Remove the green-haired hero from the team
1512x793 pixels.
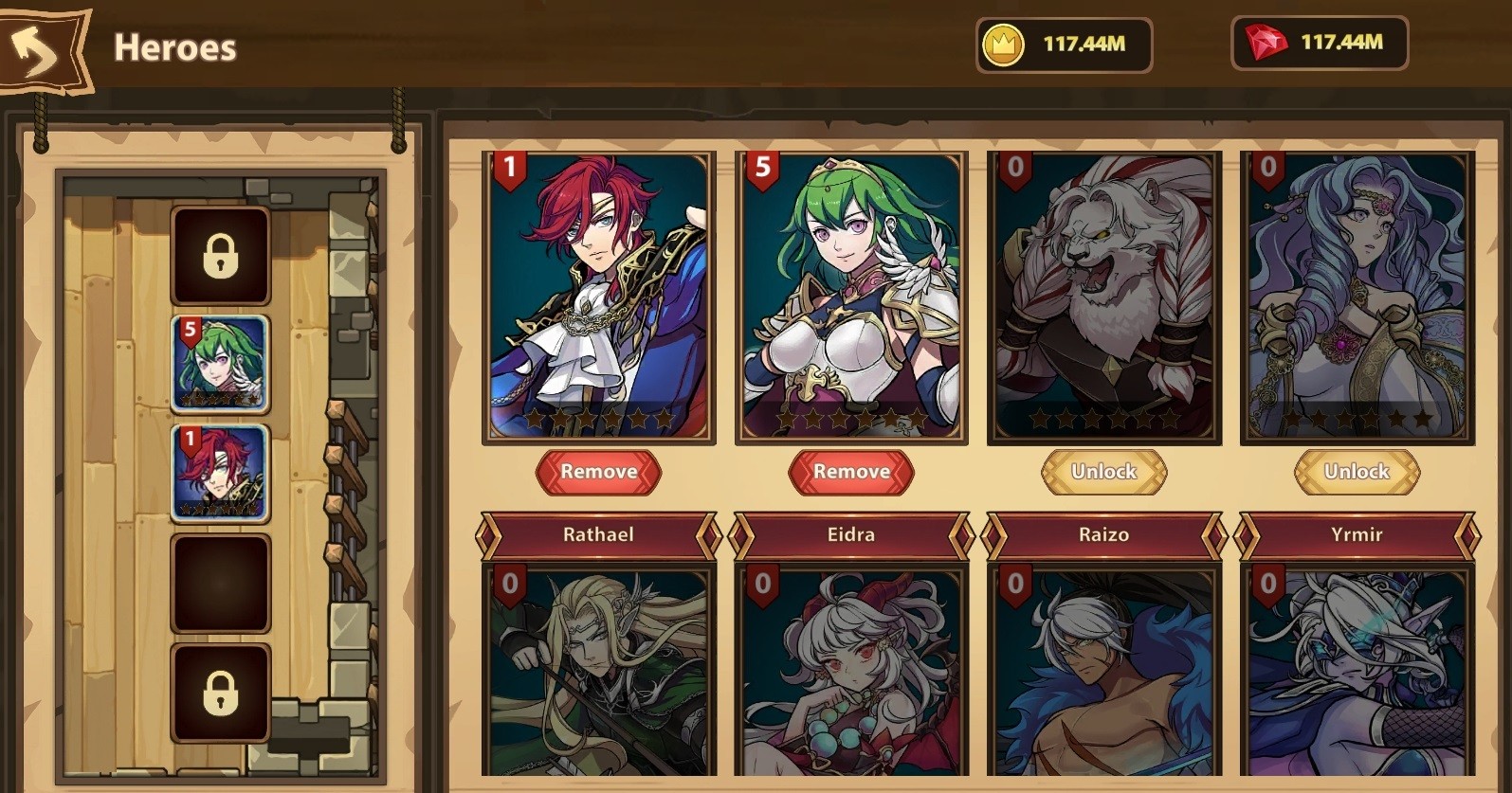851,472
